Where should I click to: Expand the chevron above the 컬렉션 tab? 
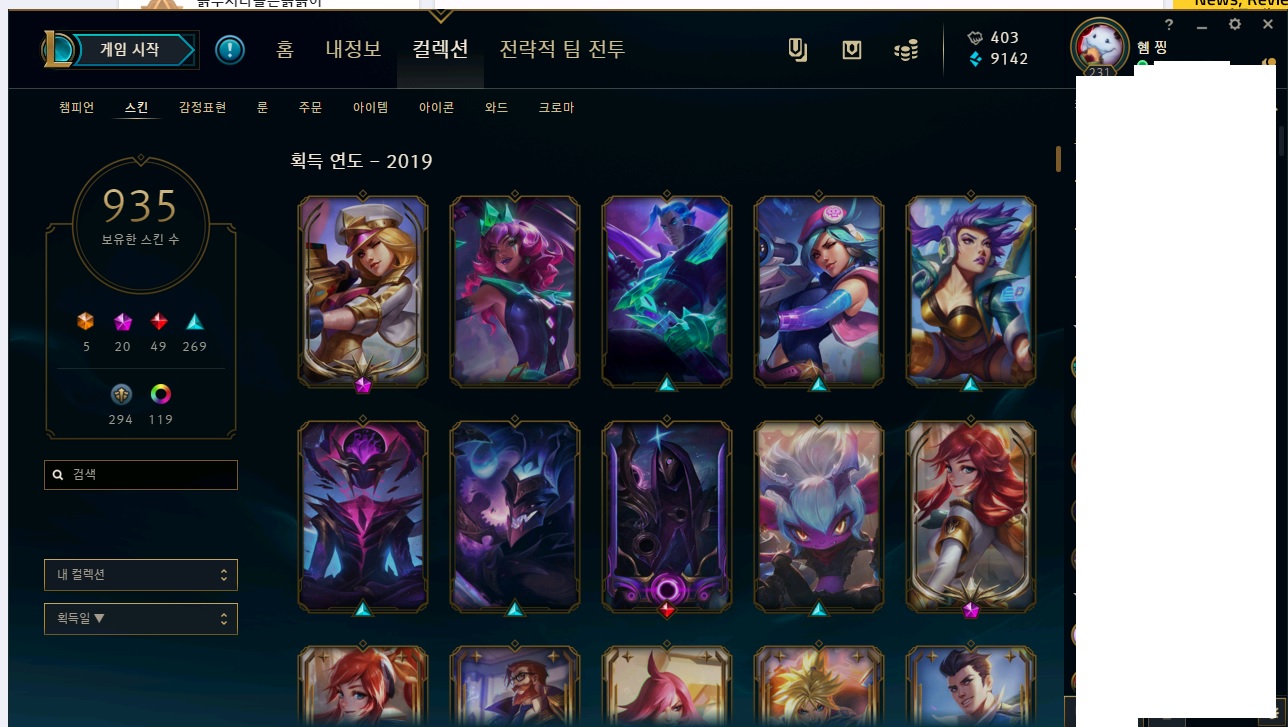pyautogui.click(x=440, y=16)
